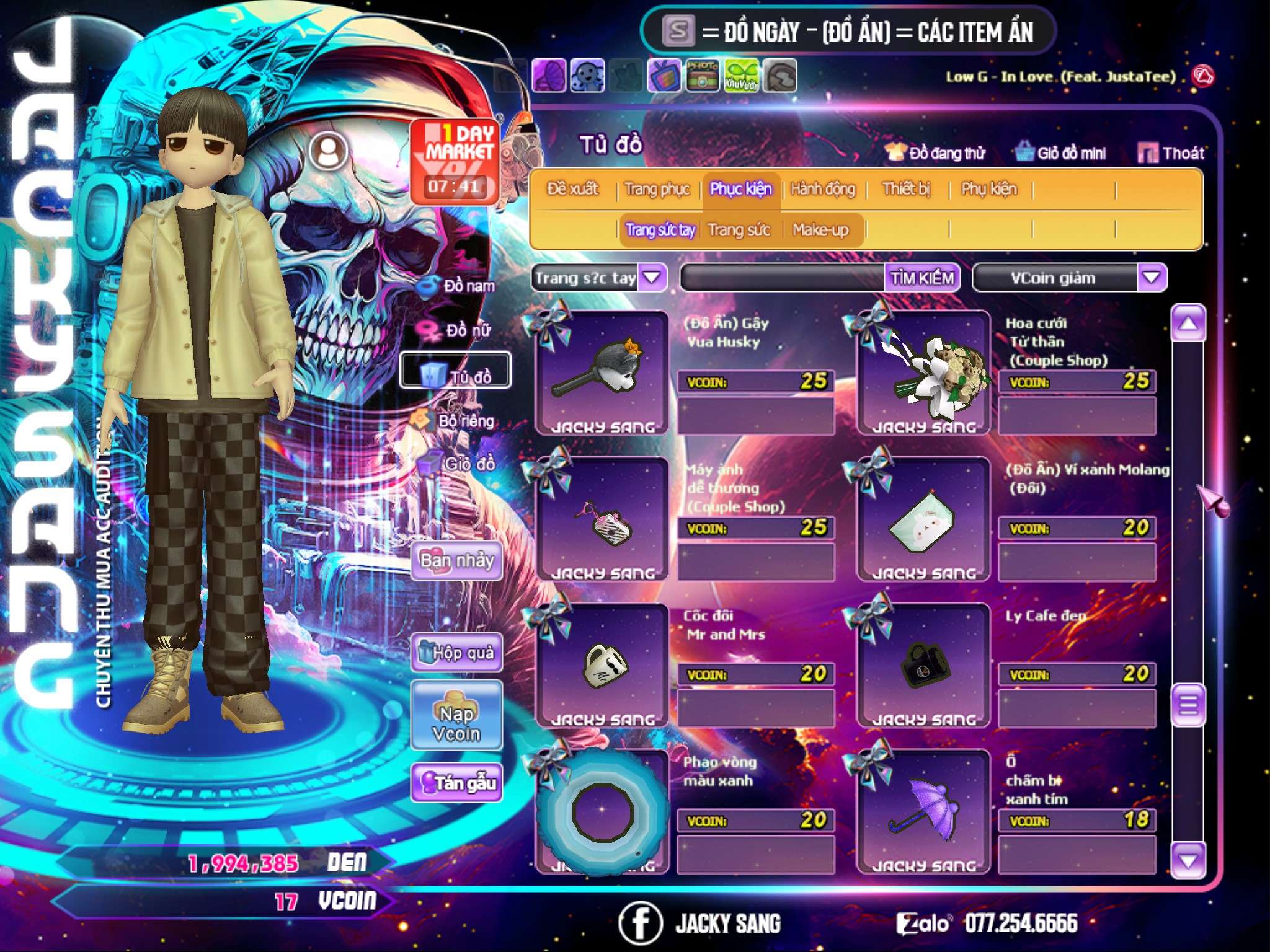This screenshot has width=1270, height=952.
Task: Open the Trang sức sub-tab
Action: 739,230
